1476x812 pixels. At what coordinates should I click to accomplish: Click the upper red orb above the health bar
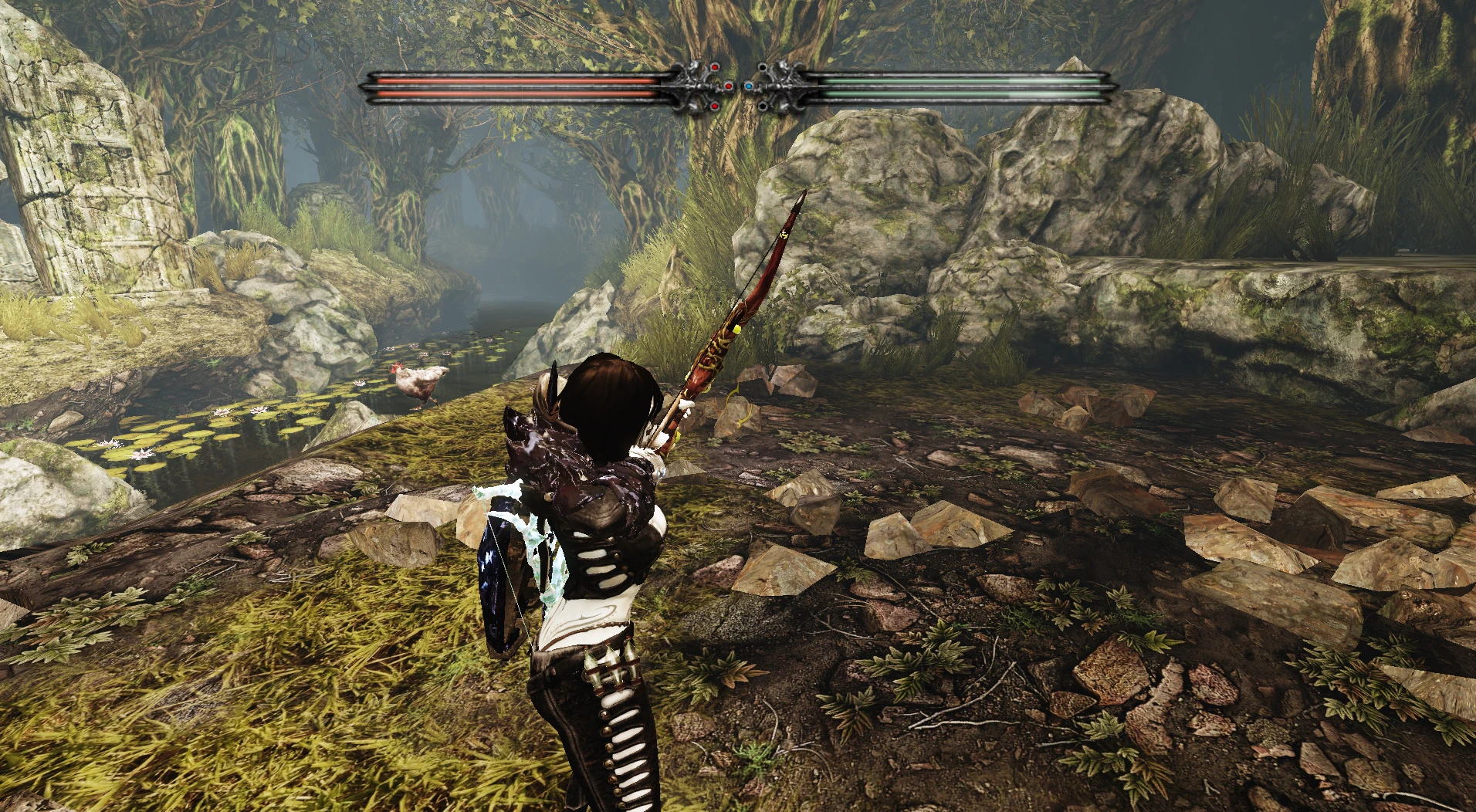tap(715, 67)
